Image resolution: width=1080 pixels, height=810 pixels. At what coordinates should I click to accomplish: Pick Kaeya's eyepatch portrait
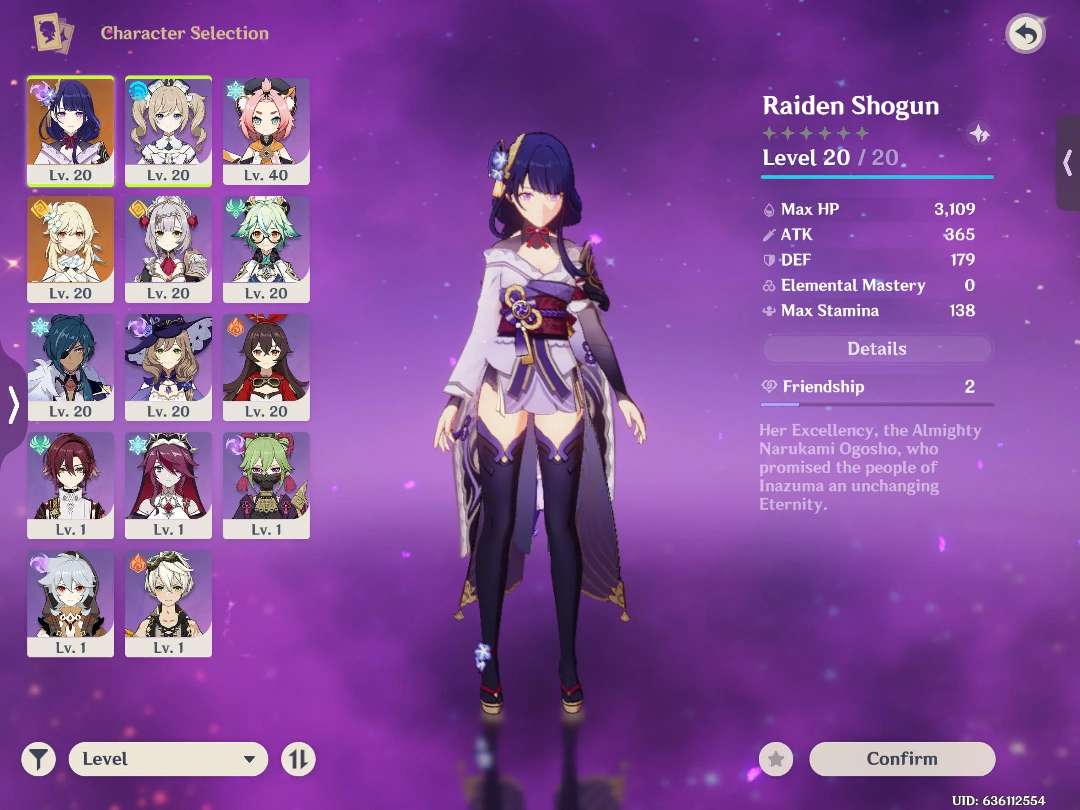tap(70, 367)
